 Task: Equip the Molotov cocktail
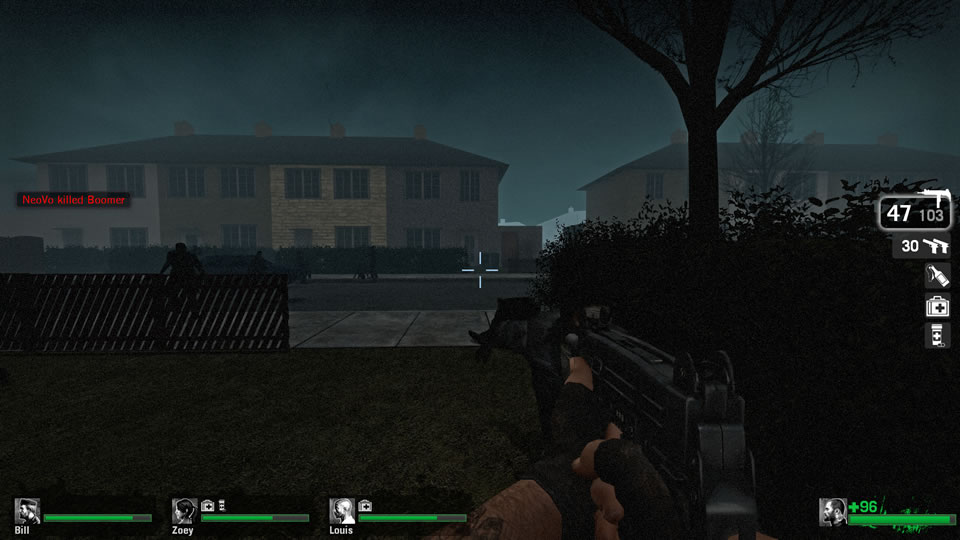pos(937,276)
